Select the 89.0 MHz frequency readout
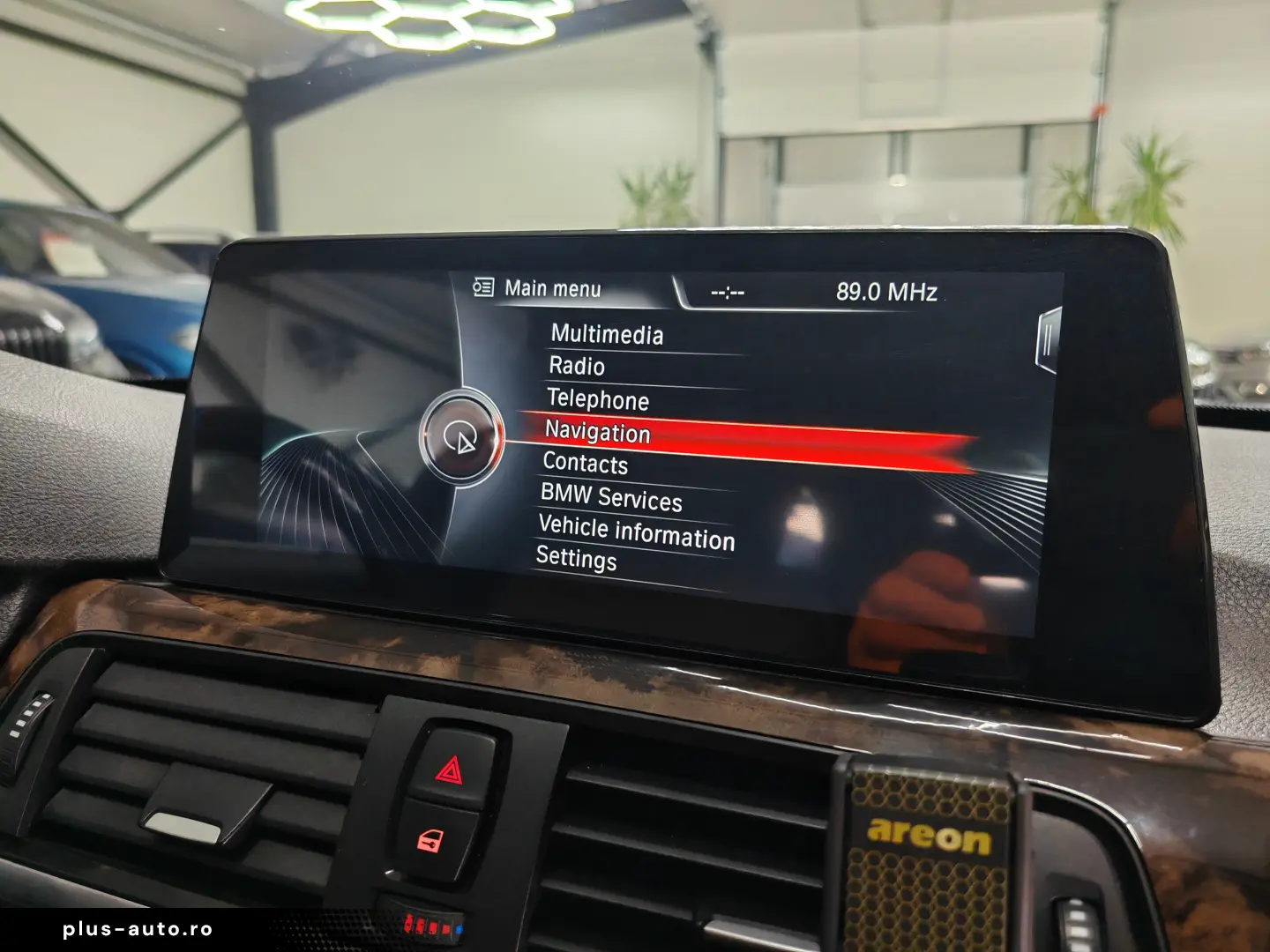1270x952 pixels. click(885, 289)
